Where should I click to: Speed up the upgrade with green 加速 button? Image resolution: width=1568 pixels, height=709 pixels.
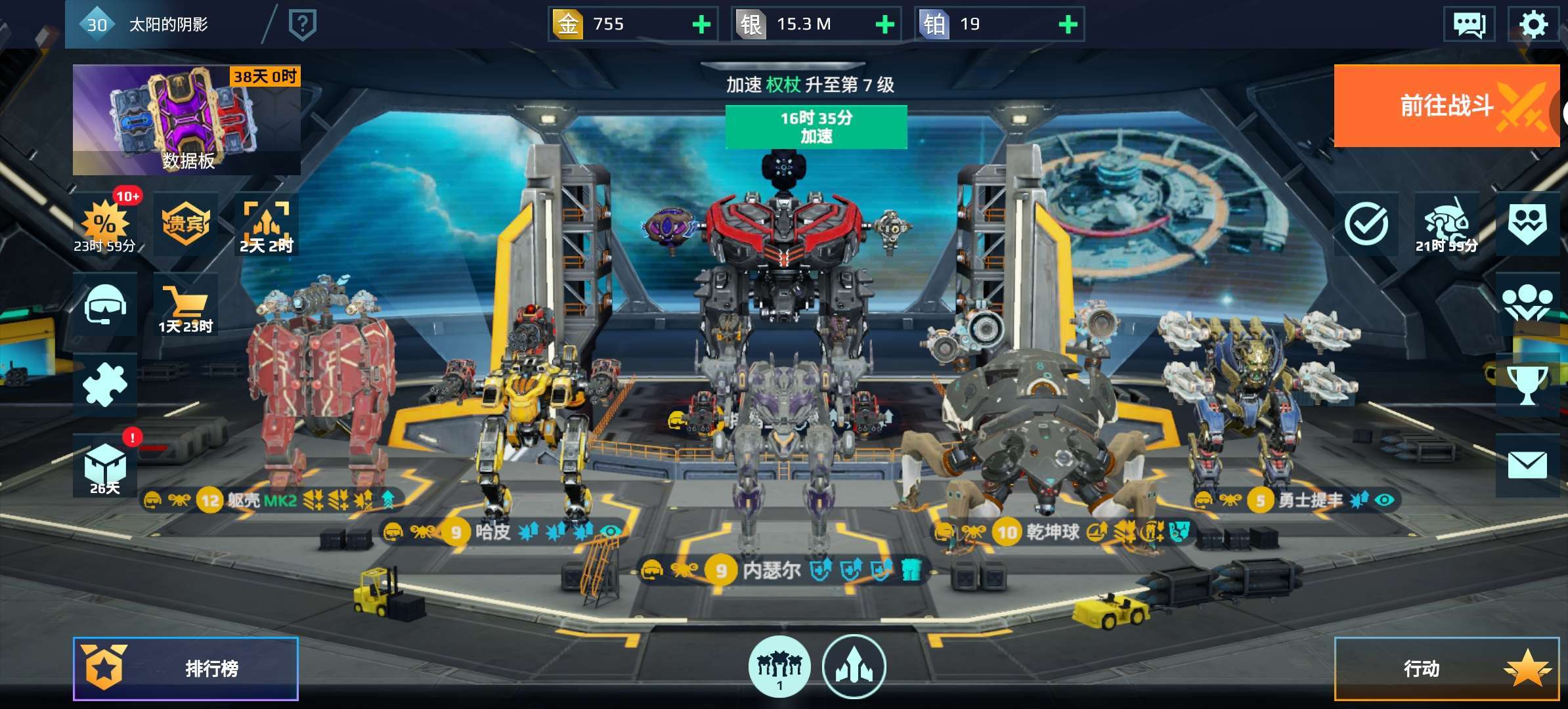[x=816, y=127]
